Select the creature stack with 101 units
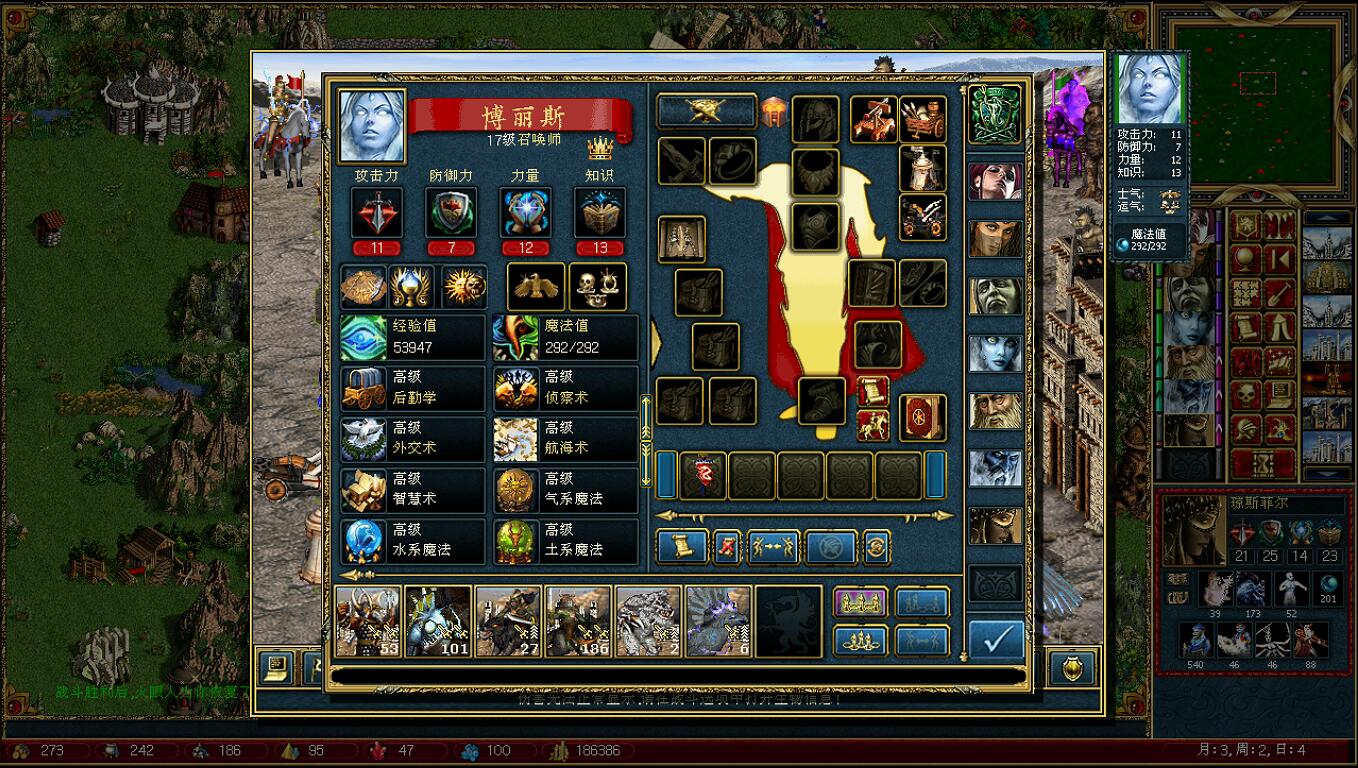1358x768 pixels. (x=438, y=621)
